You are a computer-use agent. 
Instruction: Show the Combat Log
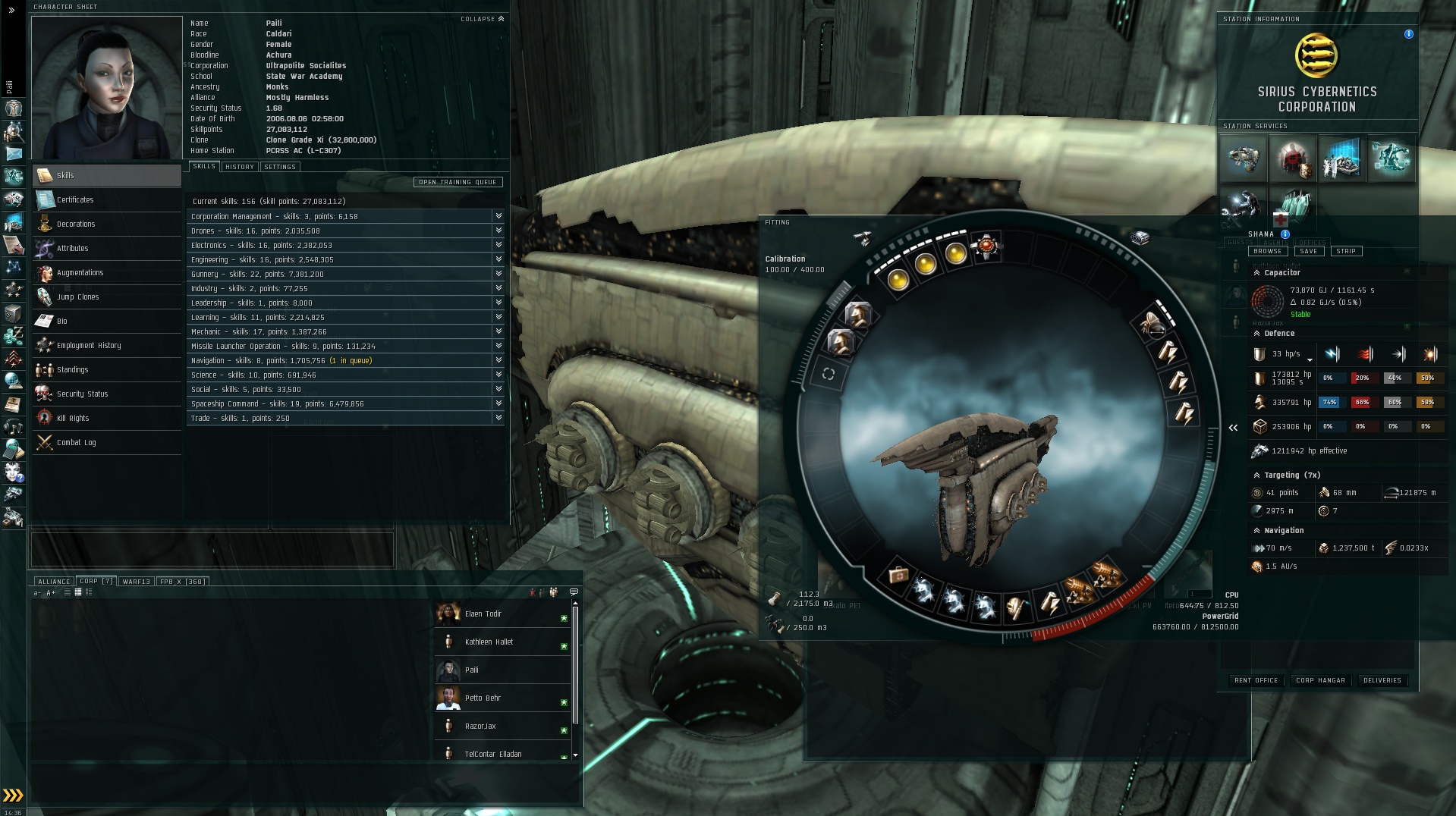point(76,443)
